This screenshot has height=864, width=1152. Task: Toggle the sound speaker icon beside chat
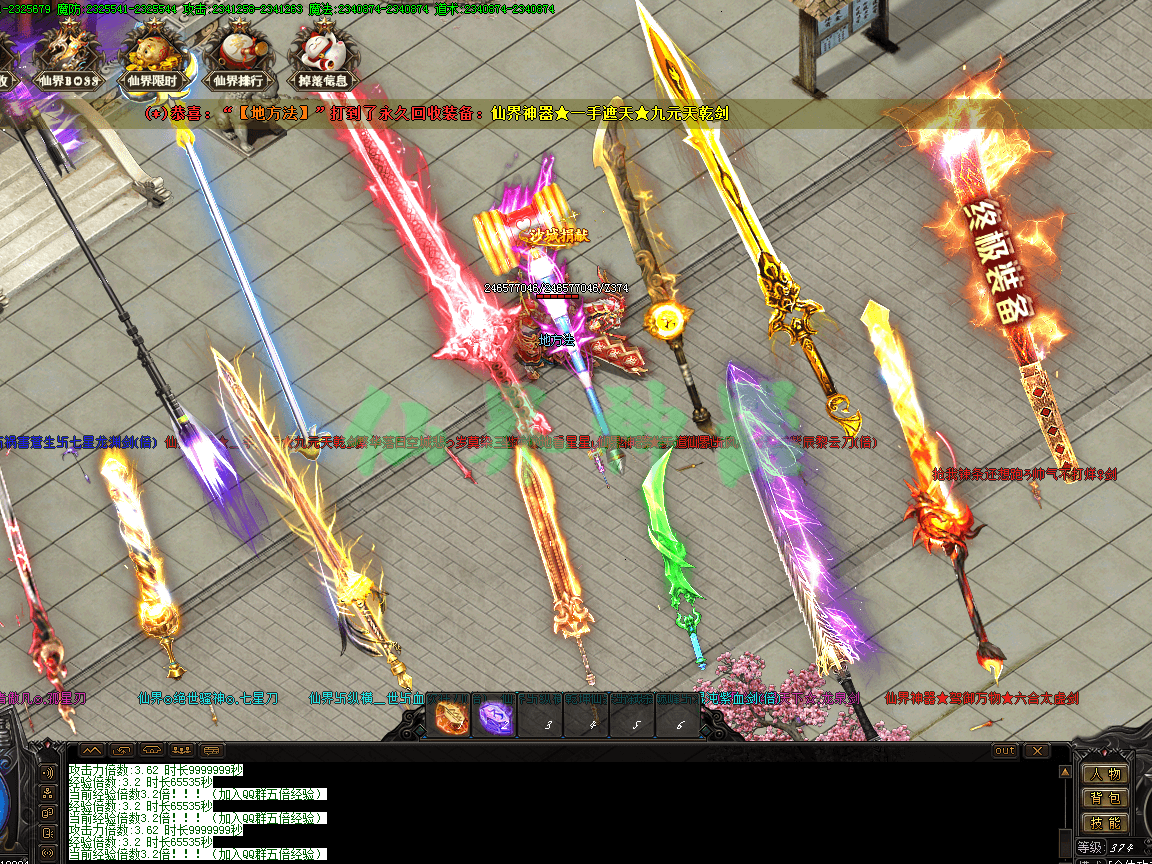click(47, 772)
